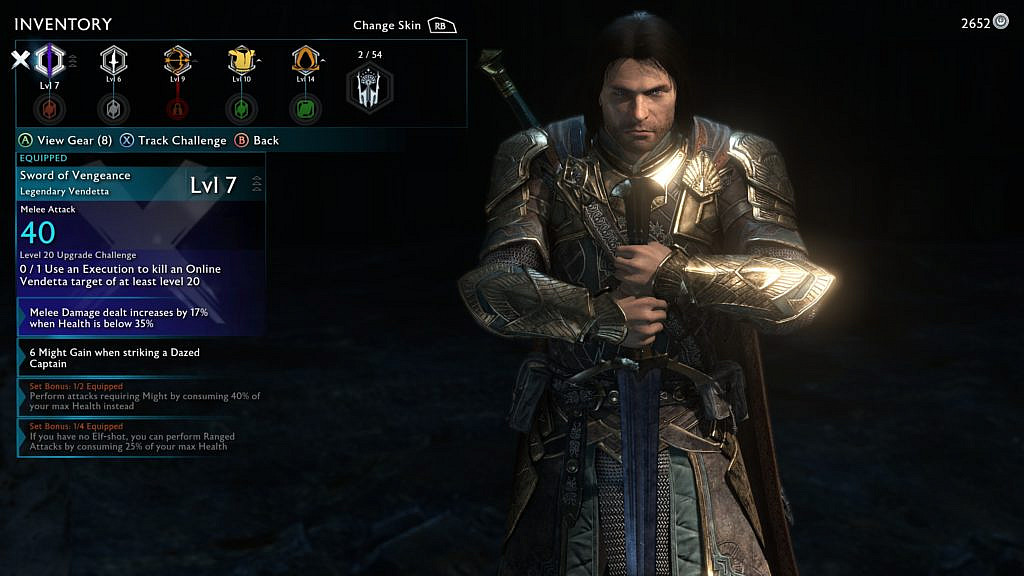This screenshot has height=576, width=1024.
Task: Select the grey gem under the dagger
Action: [x=113, y=107]
